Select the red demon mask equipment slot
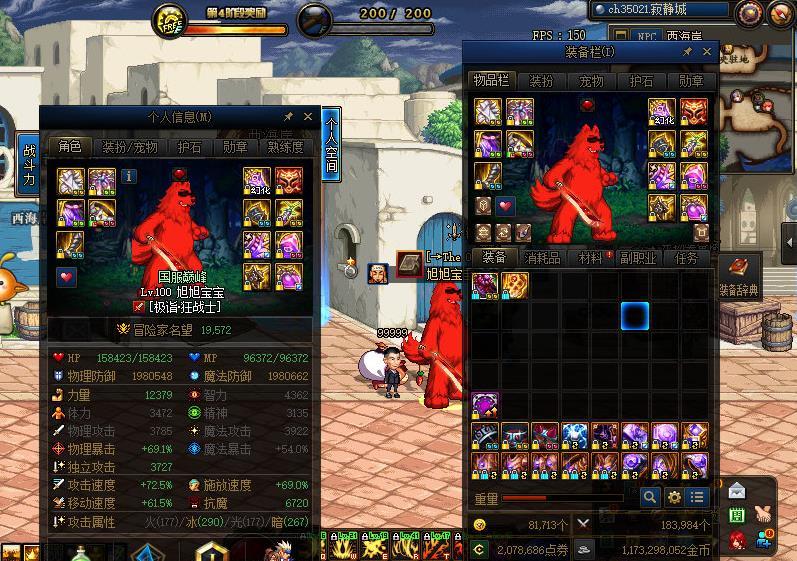The height and width of the screenshot is (561, 797). pos(691,111)
